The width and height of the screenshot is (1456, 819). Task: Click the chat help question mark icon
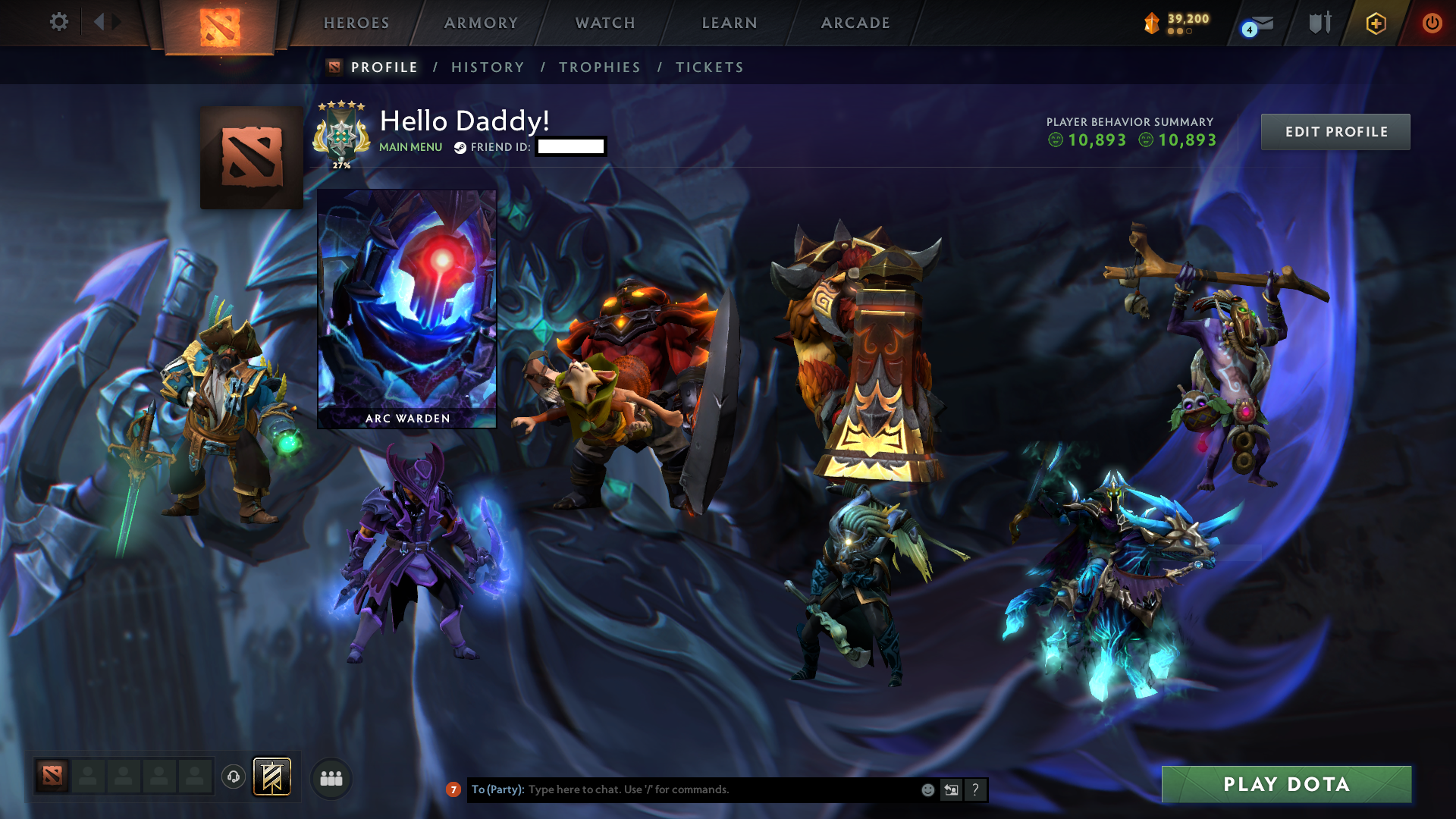click(975, 789)
